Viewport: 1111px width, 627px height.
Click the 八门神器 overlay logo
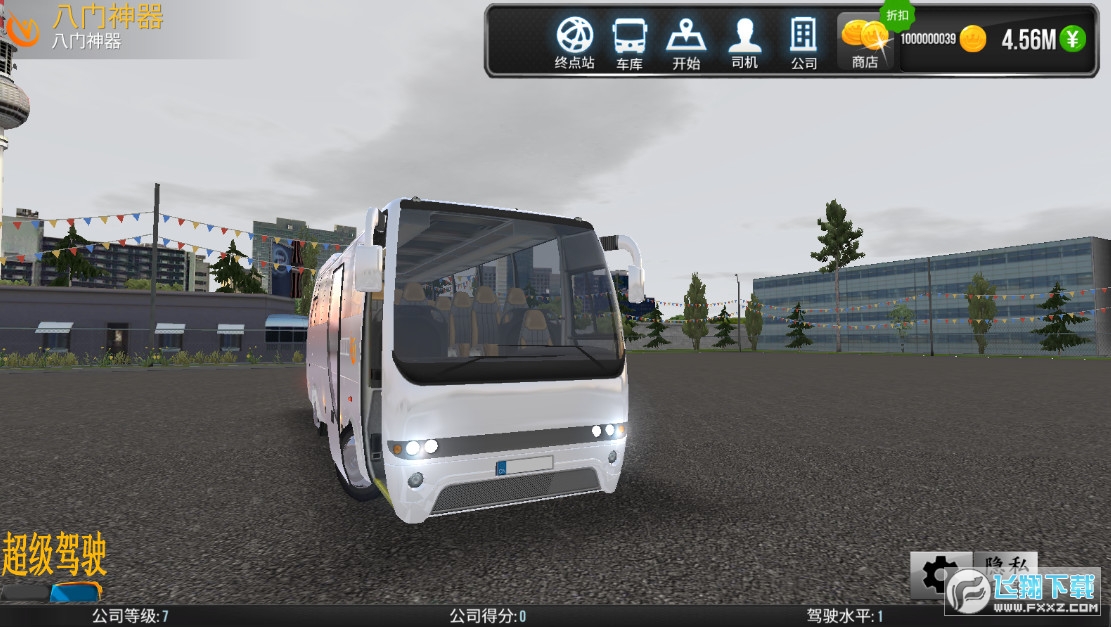pyautogui.click(x=20, y=27)
